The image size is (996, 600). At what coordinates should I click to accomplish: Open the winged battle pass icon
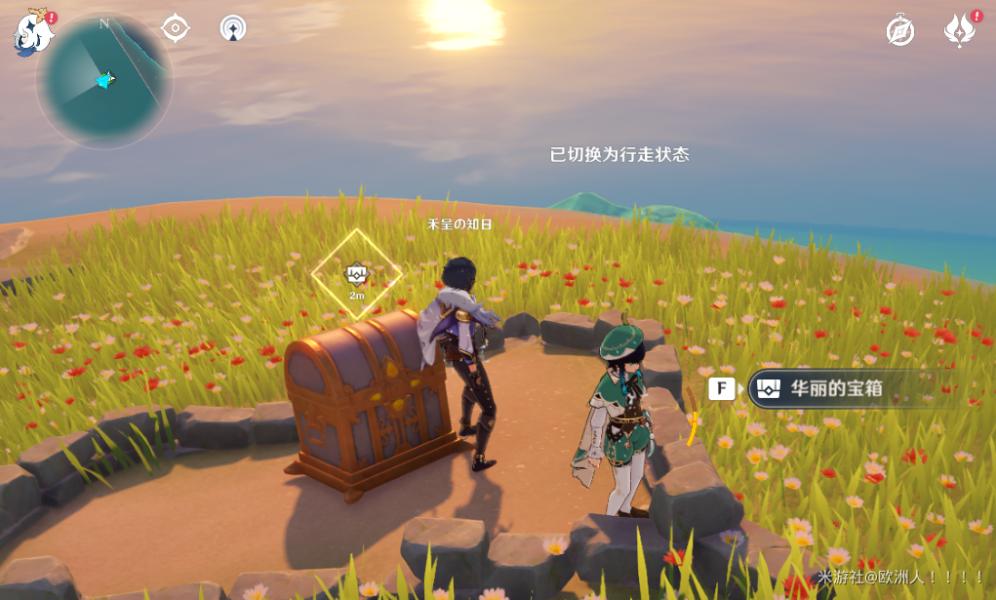[959, 31]
